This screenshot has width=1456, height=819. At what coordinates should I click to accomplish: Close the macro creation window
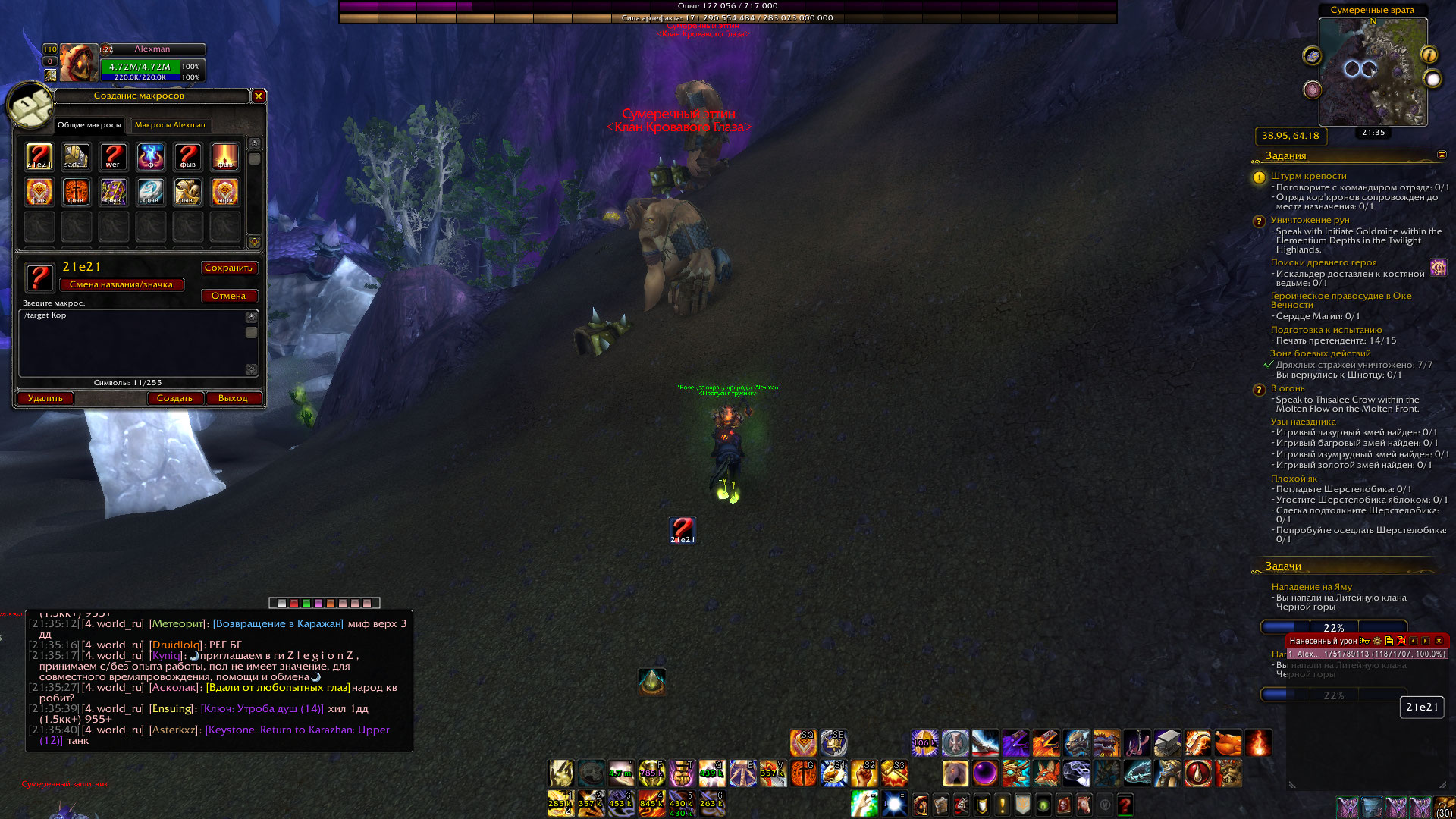pos(259,96)
